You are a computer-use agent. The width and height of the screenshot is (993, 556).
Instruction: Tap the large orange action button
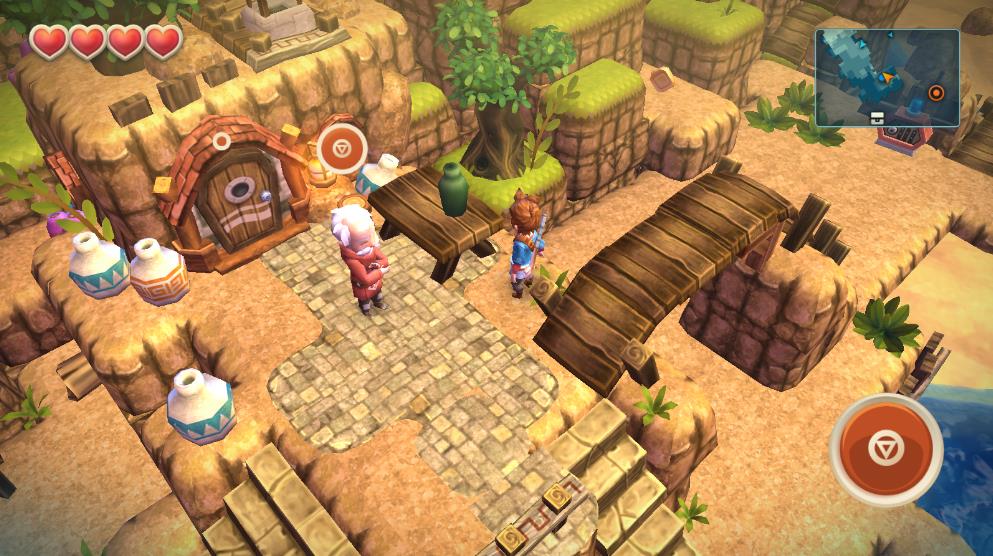point(886,449)
